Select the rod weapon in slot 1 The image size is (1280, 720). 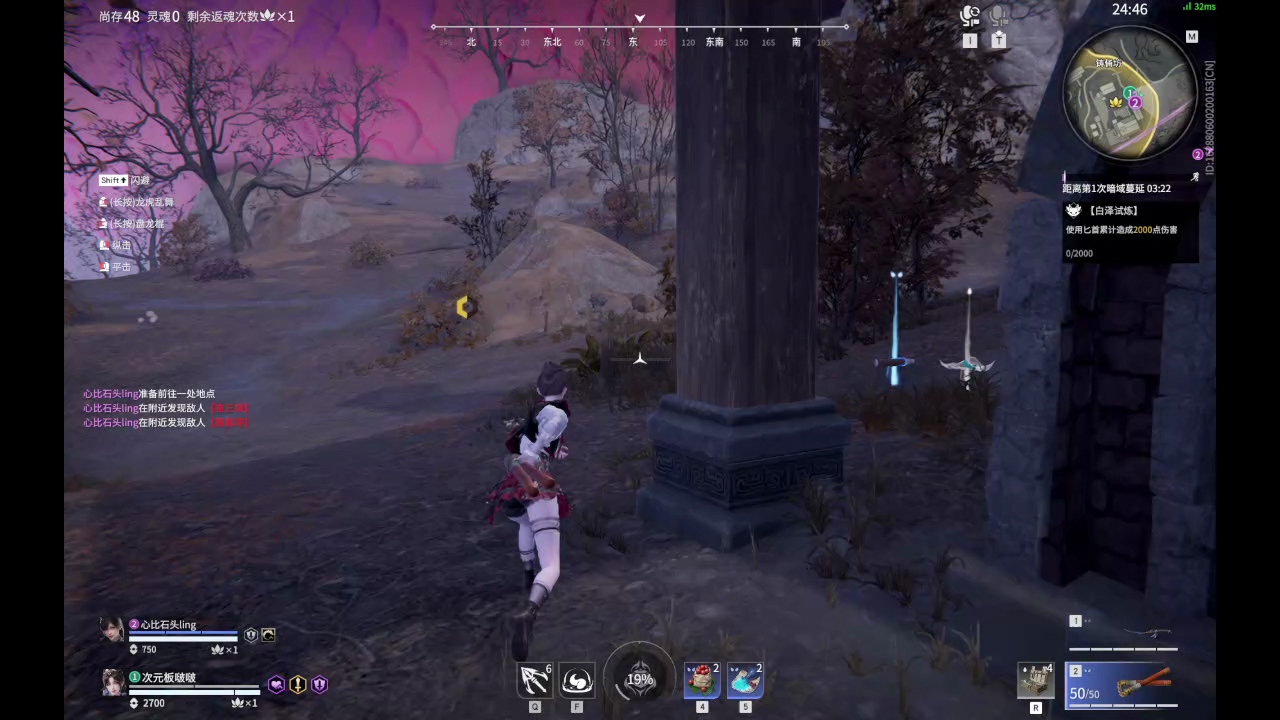[x=1145, y=633]
